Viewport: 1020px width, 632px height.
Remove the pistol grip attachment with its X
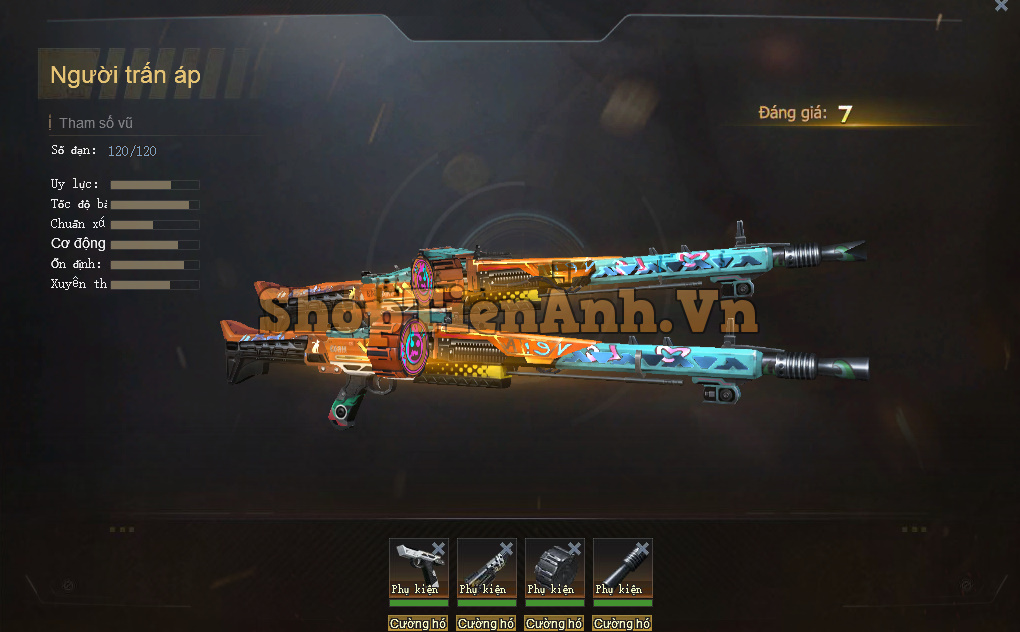438,548
